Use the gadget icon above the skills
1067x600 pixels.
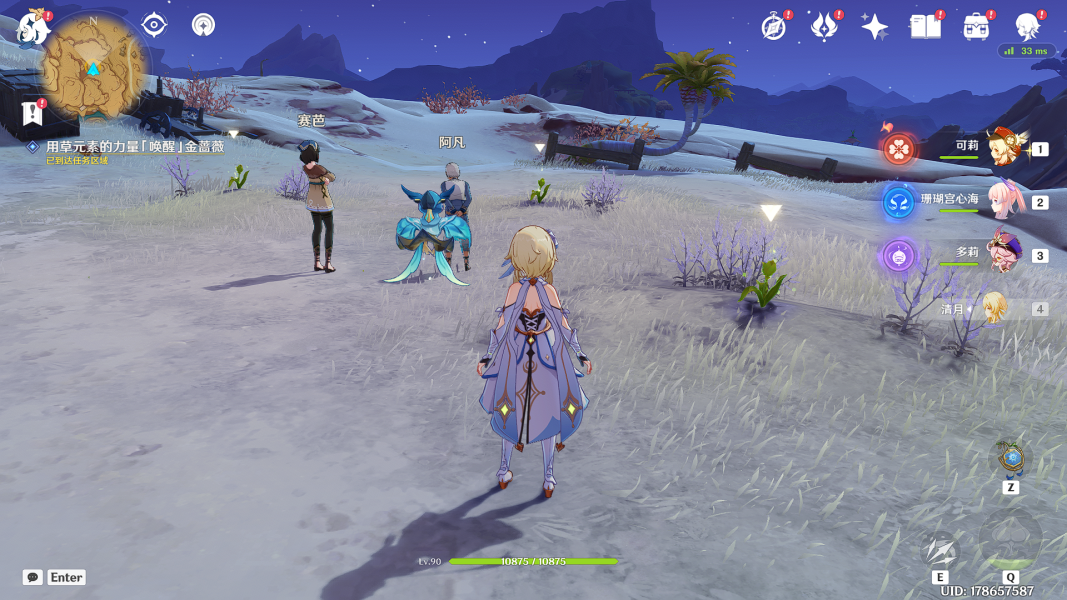(x=1012, y=459)
